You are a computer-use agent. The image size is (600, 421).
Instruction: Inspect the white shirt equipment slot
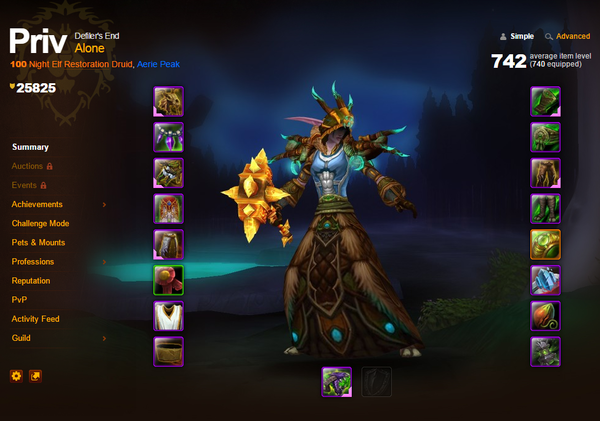[x=167, y=317]
